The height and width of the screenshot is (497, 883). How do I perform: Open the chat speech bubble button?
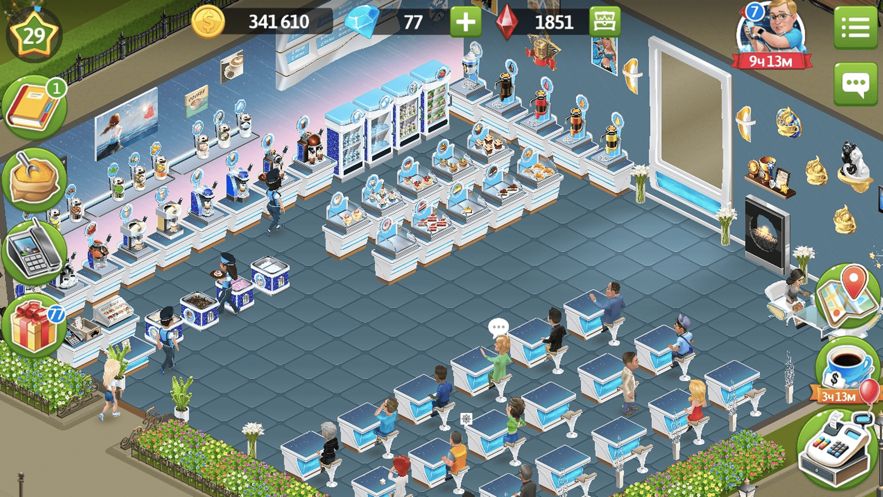pos(855,84)
